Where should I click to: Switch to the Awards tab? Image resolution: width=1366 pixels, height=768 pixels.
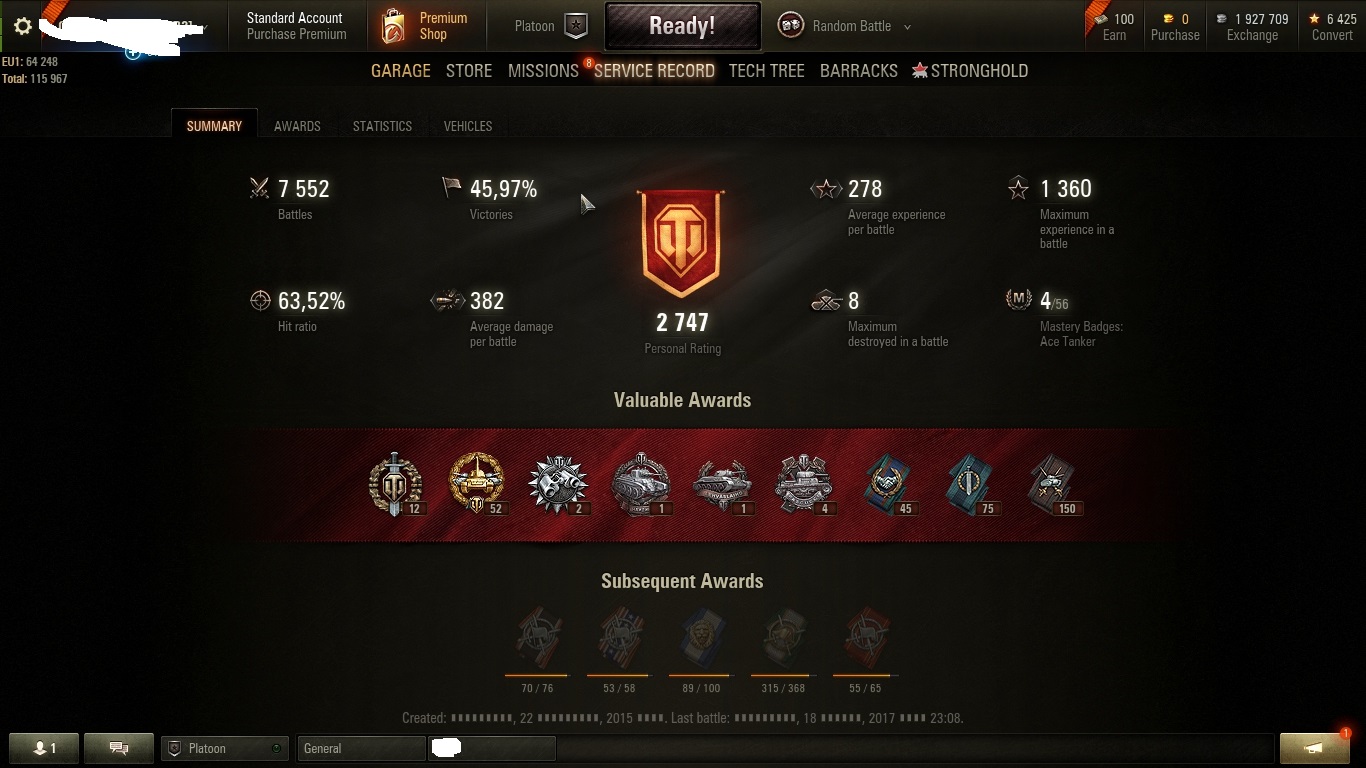point(297,126)
